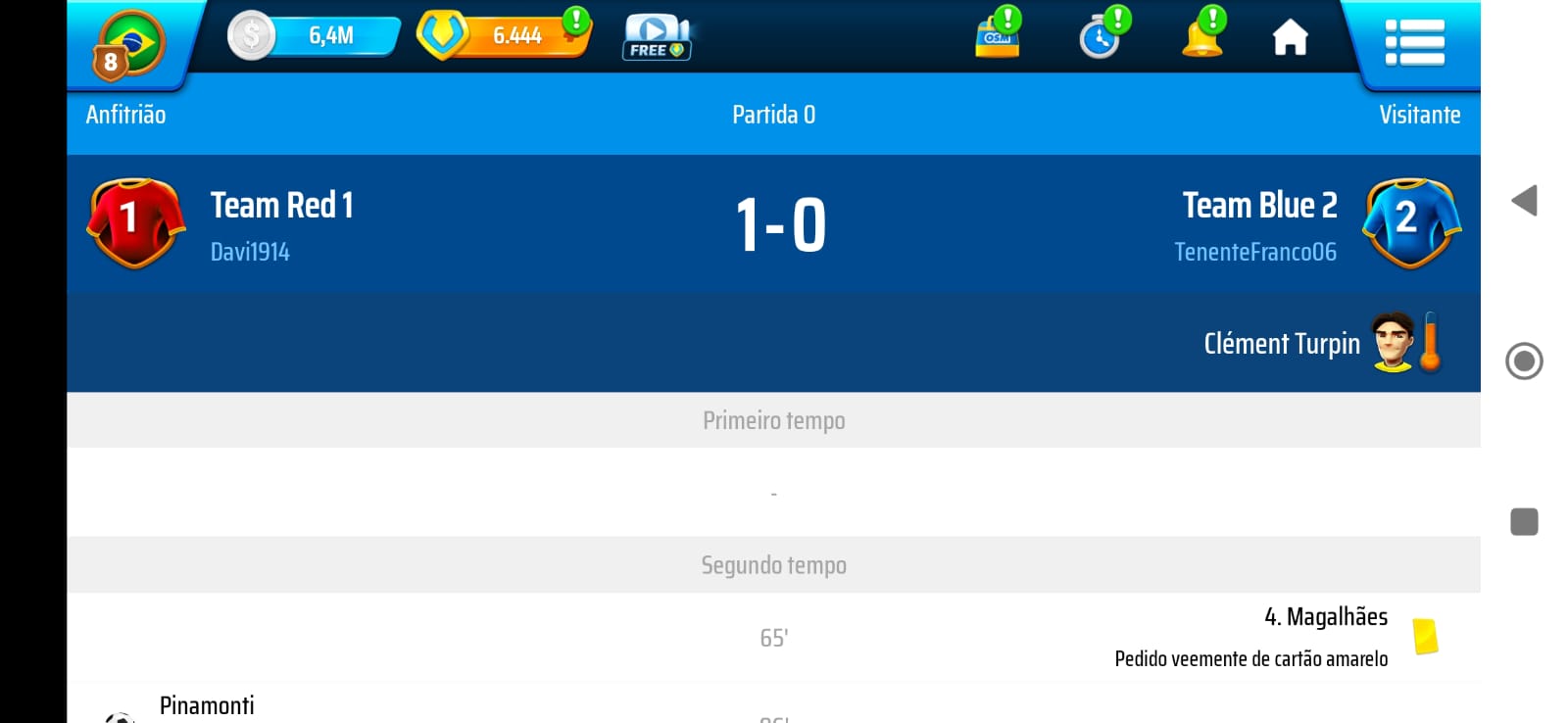Image resolution: width=1568 pixels, height=723 pixels.
Task: View Team Blue 2 shirt badge
Action: 1411,222
